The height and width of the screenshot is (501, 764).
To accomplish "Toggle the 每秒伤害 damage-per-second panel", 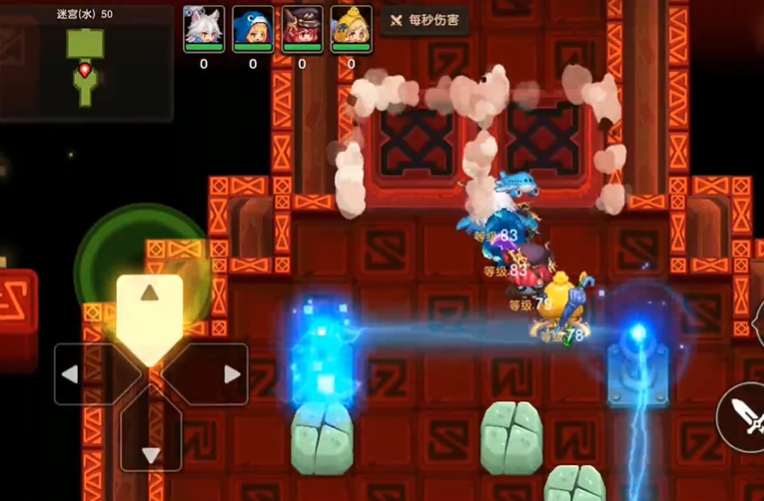I will point(425,21).
